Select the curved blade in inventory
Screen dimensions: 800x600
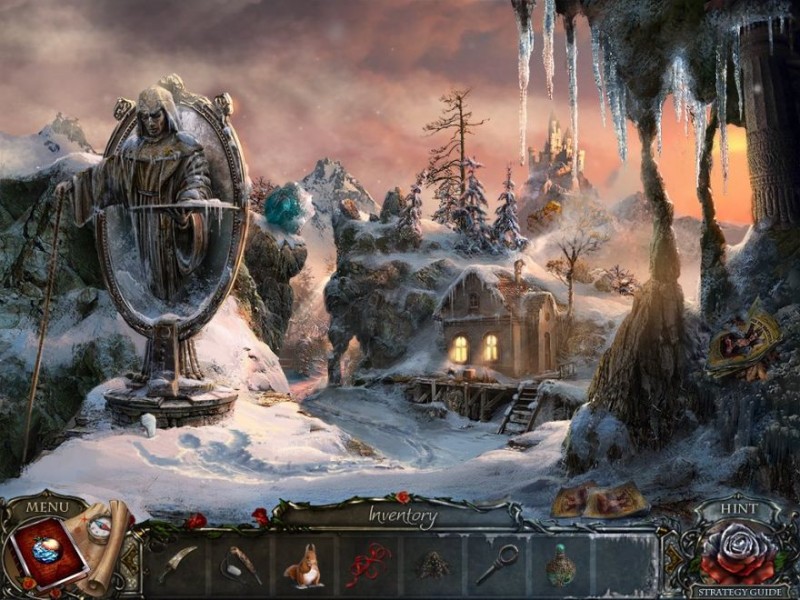tap(177, 564)
